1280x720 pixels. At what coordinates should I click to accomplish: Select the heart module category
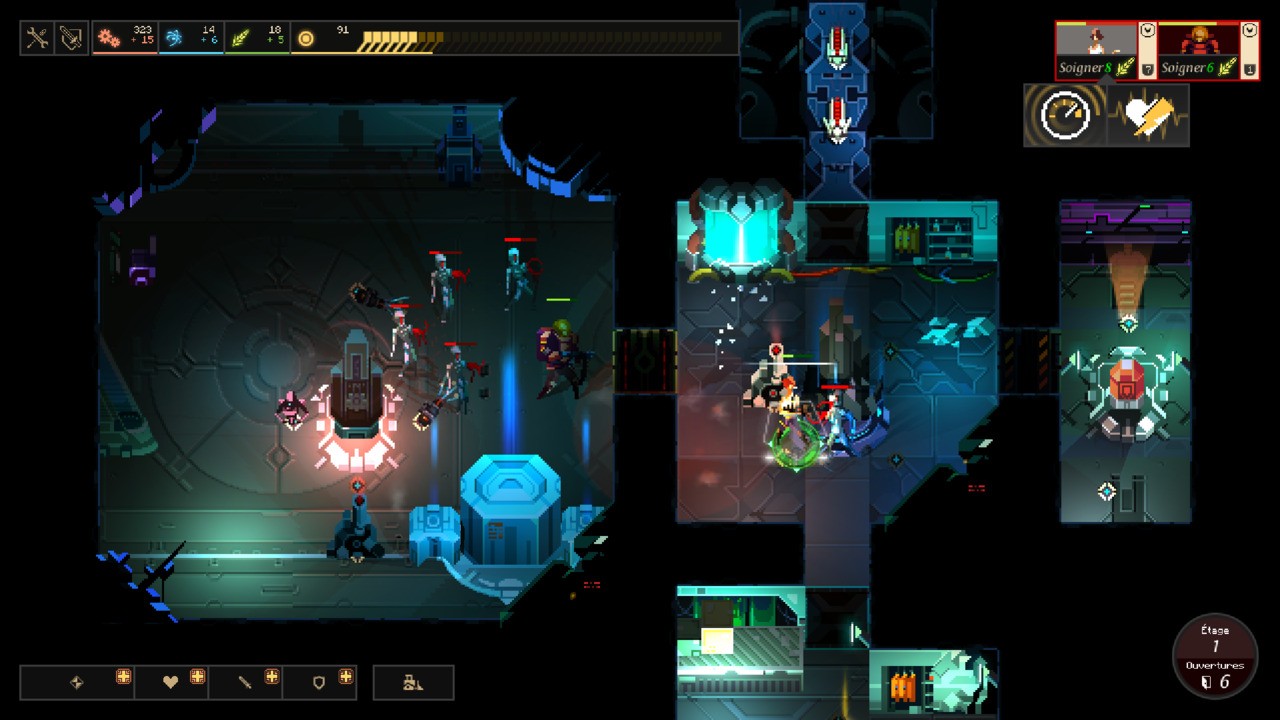click(x=171, y=682)
